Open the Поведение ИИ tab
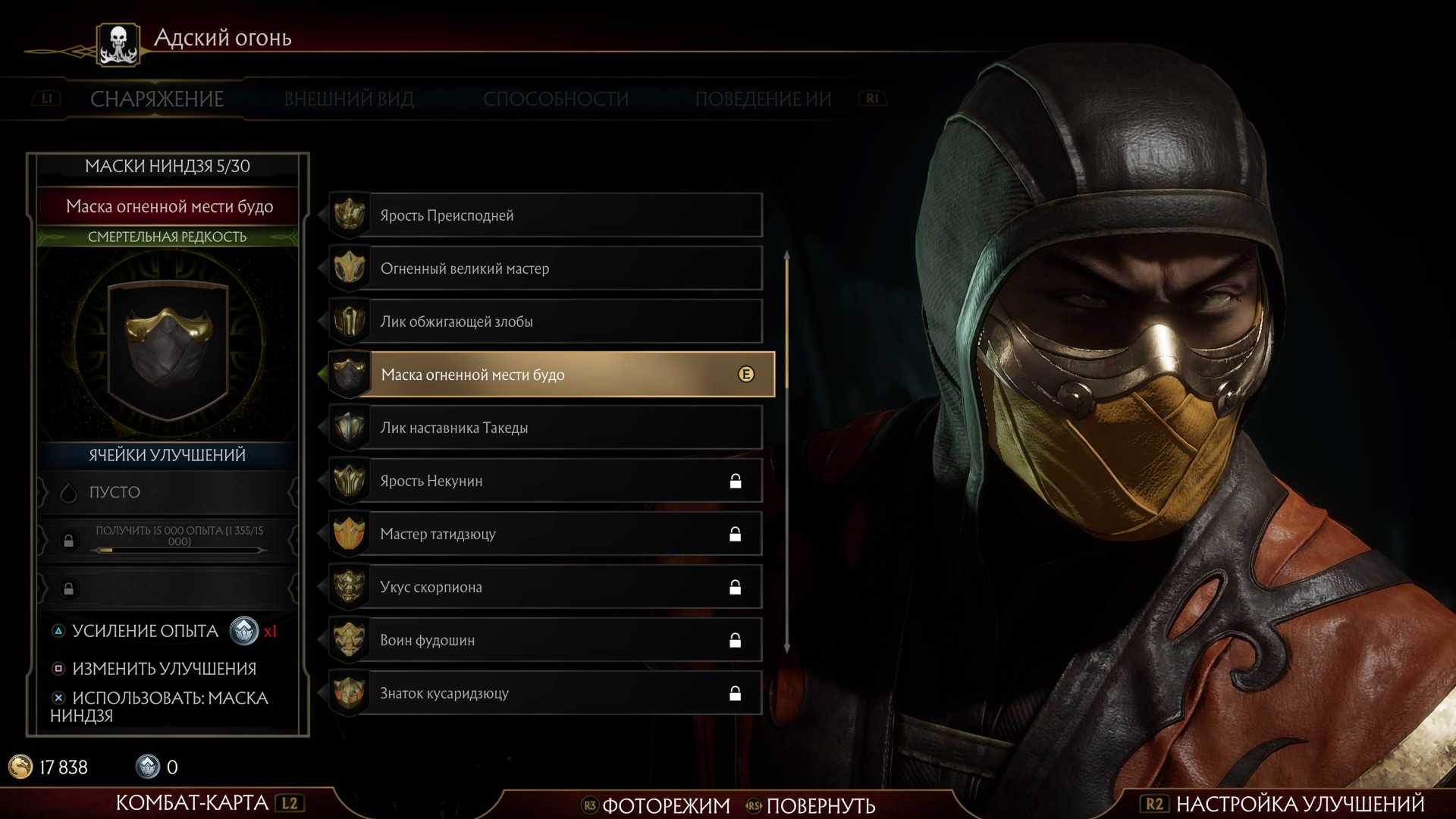1456x819 pixels. (x=763, y=99)
